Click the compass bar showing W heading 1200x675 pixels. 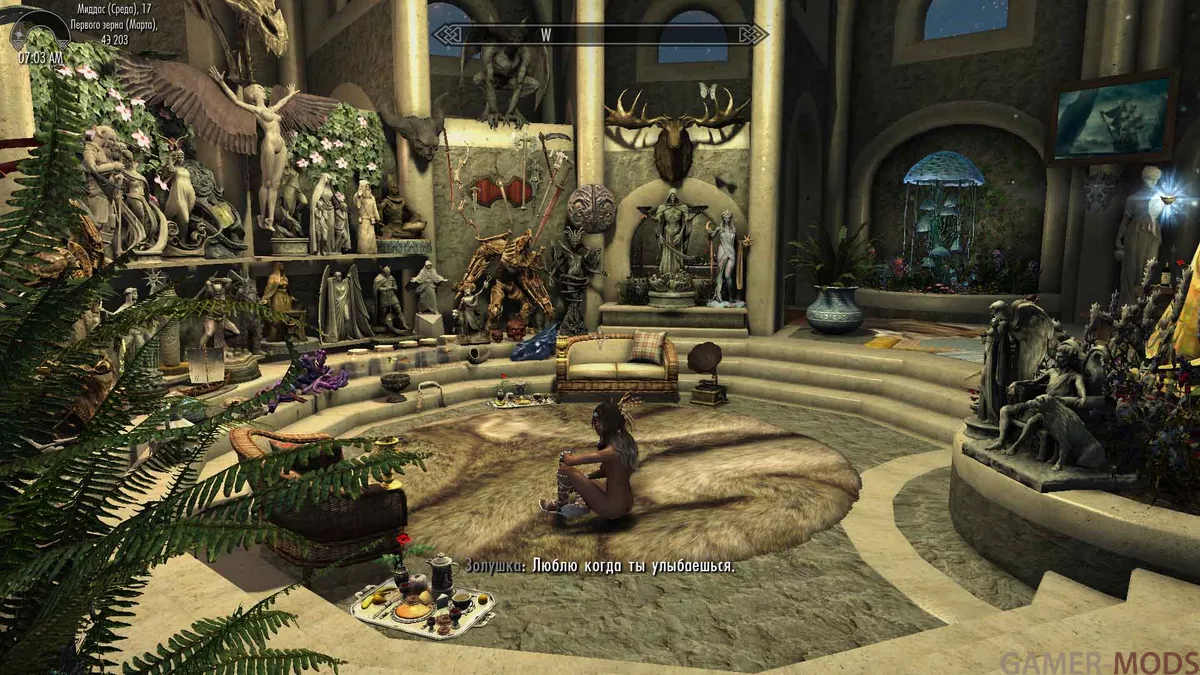coord(599,33)
